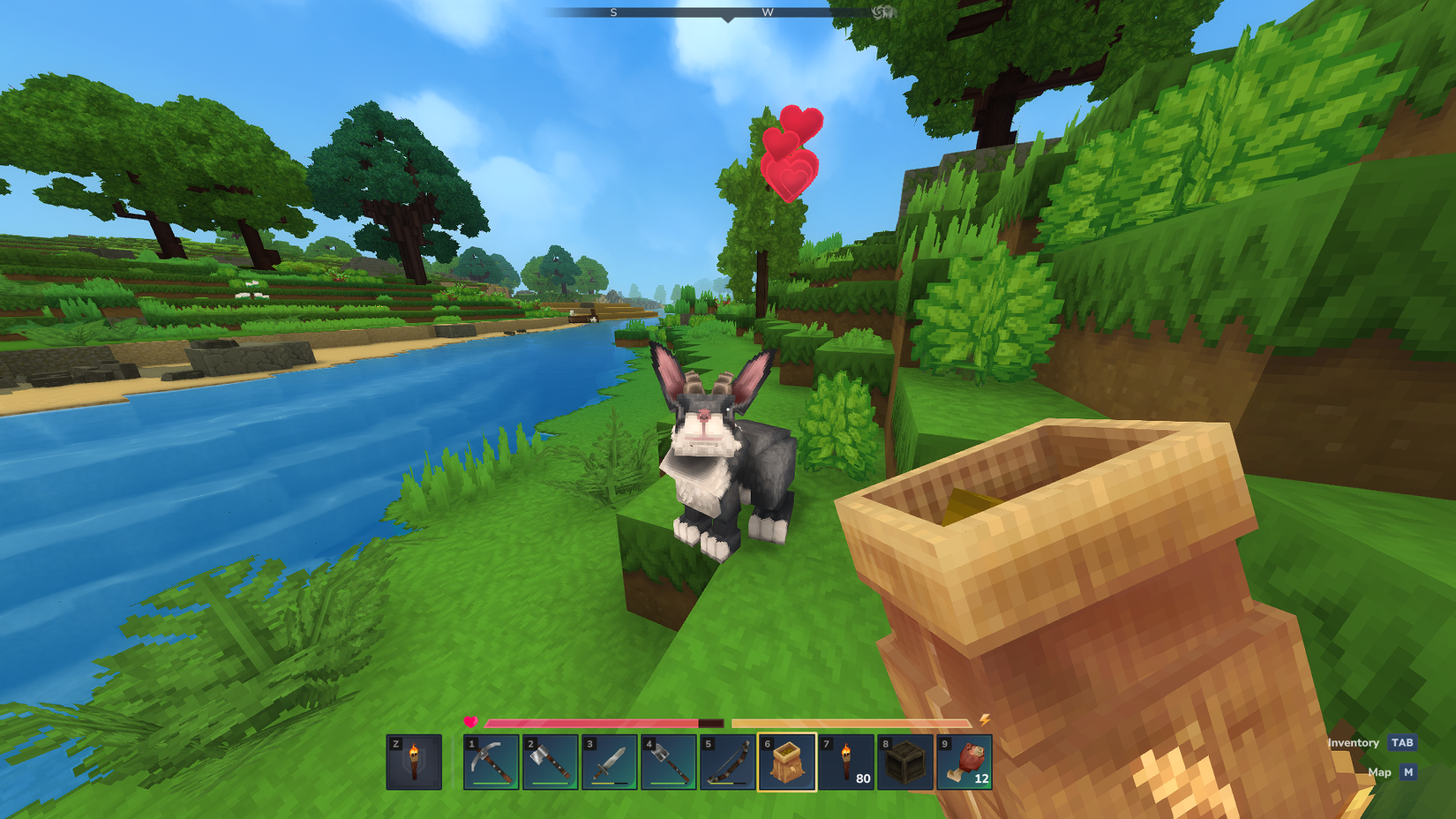Open the Map using the M button

click(x=1407, y=770)
